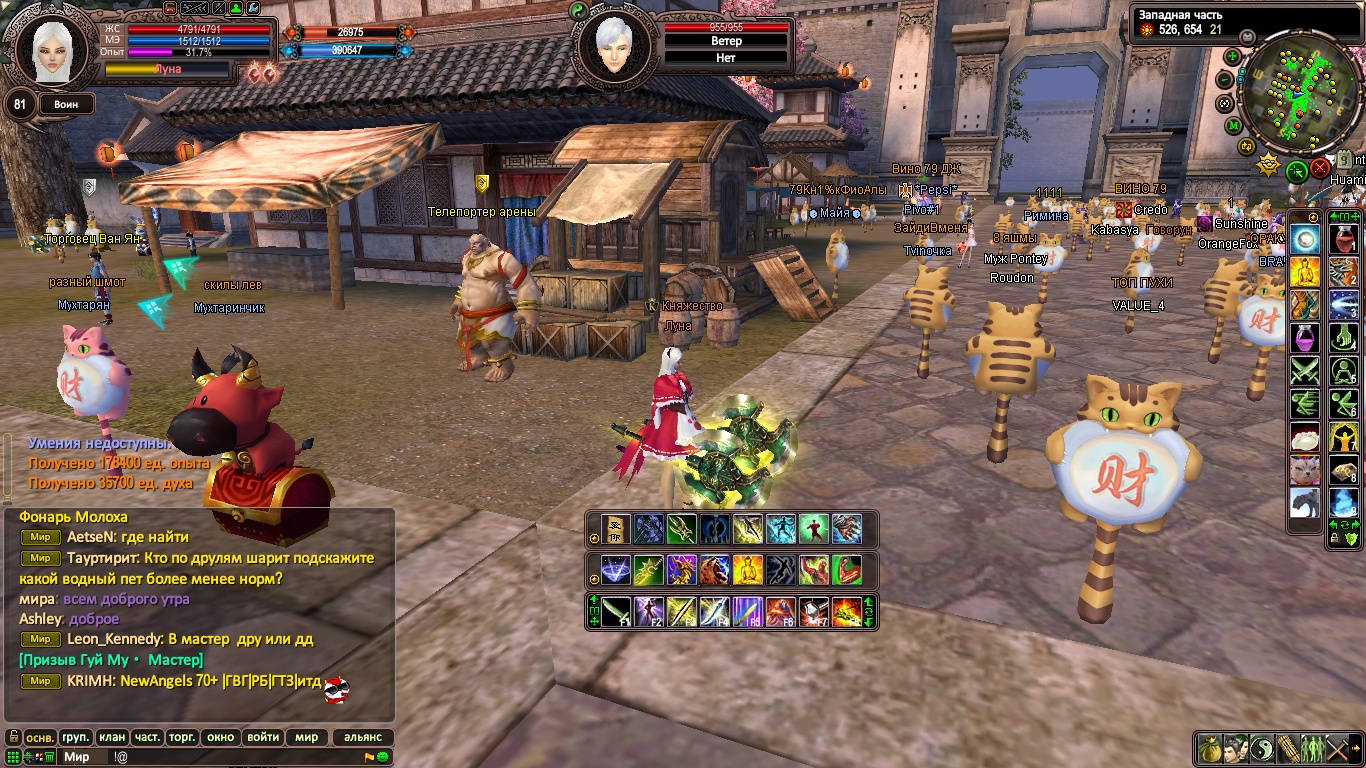Show the "мир" world chat tab
Image resolution: width=1366 pixels, height=768 pixels.
coord(306,737)
